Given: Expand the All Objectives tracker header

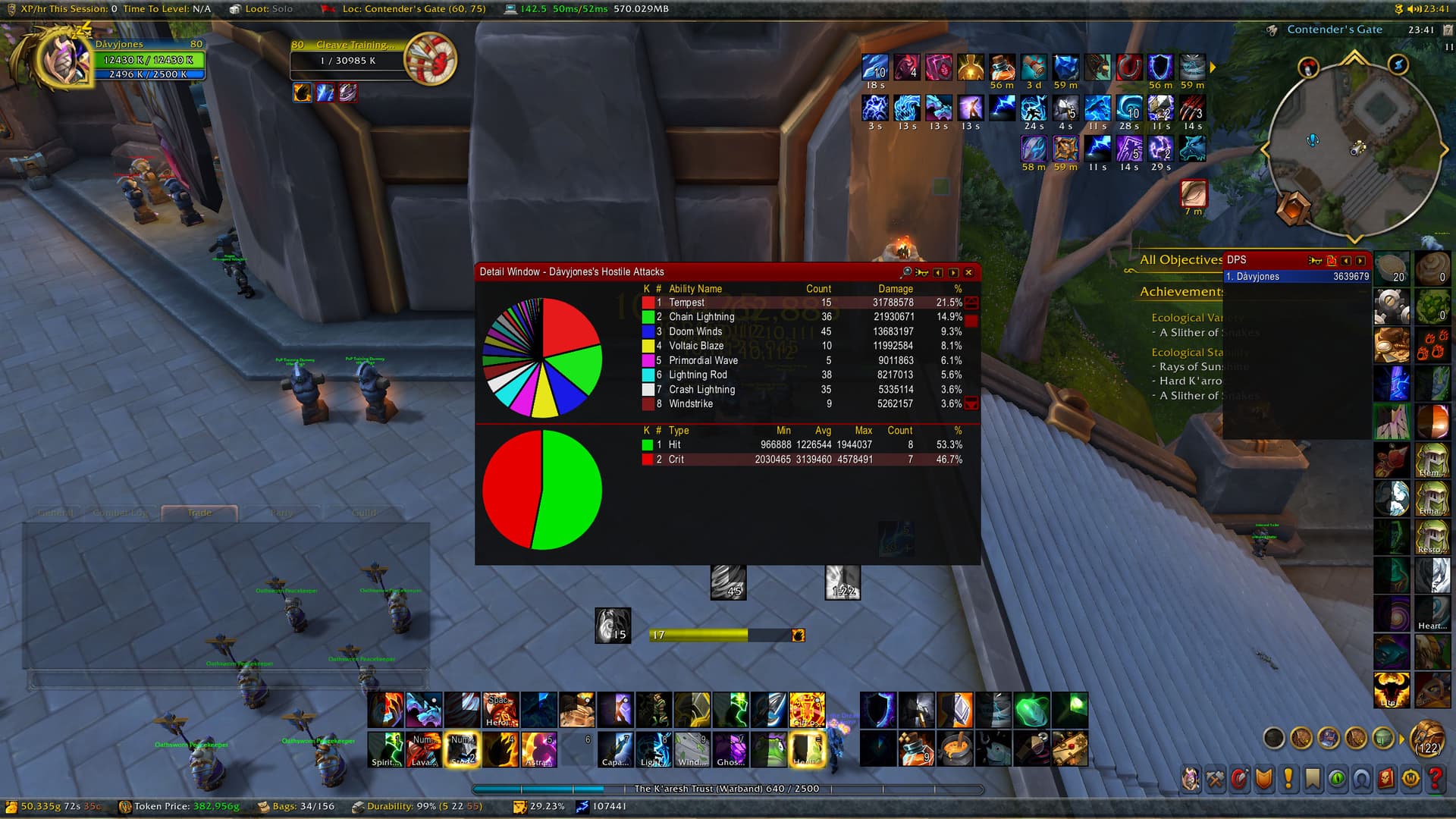Looking at the screenshot, I should point(1180,260).
